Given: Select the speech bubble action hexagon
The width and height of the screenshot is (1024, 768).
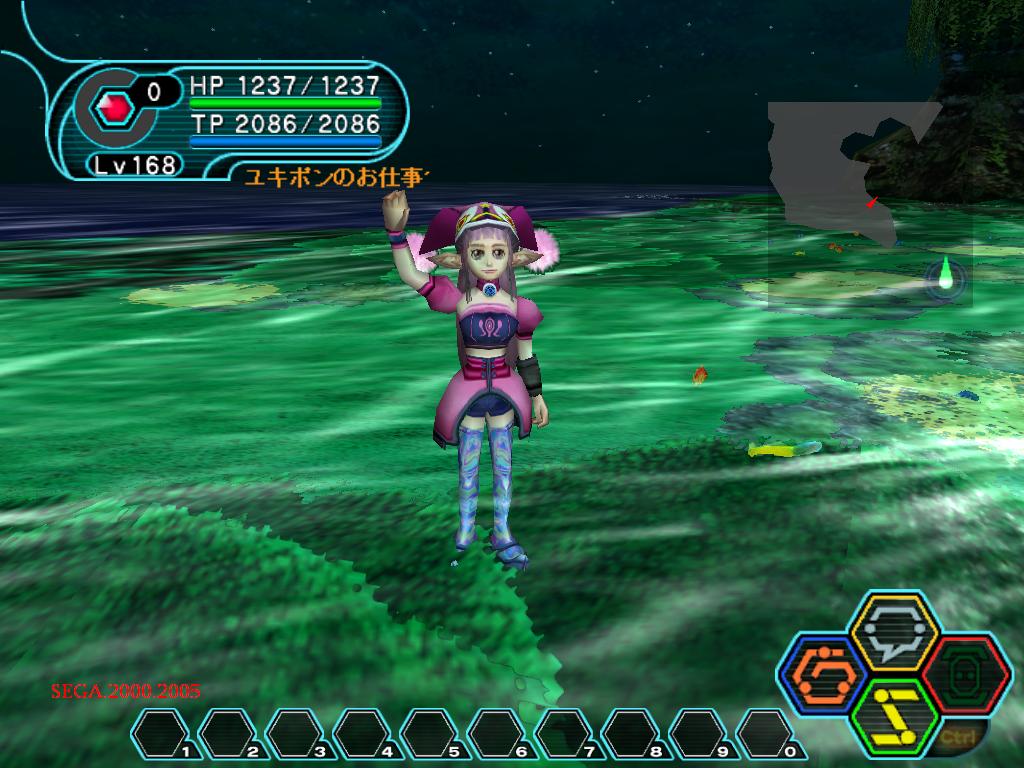Looking at the screenshot, I should (x=893, y=632).
